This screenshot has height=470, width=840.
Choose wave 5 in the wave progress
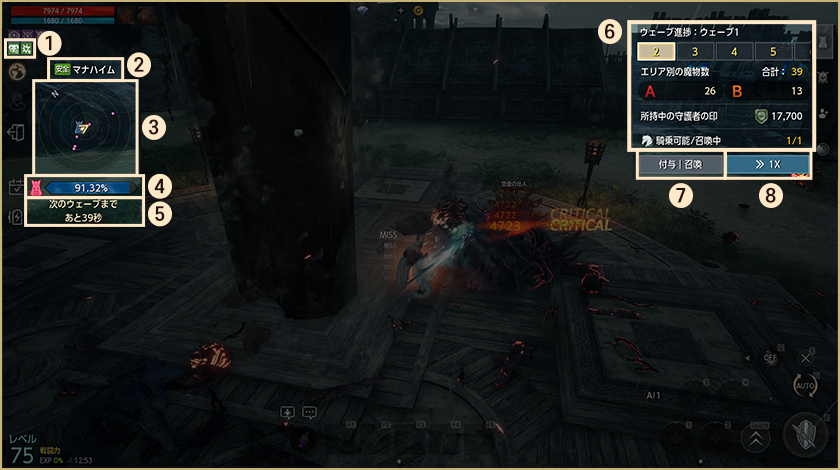772,51
